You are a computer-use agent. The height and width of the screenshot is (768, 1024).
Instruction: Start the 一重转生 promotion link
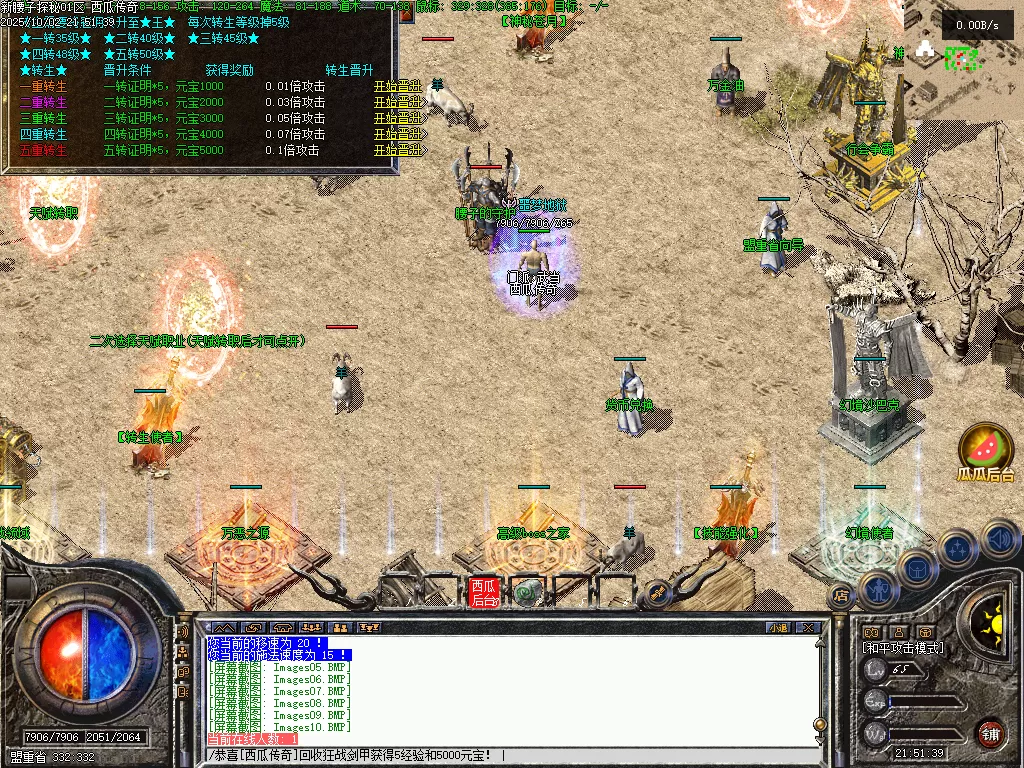point(397,86)
